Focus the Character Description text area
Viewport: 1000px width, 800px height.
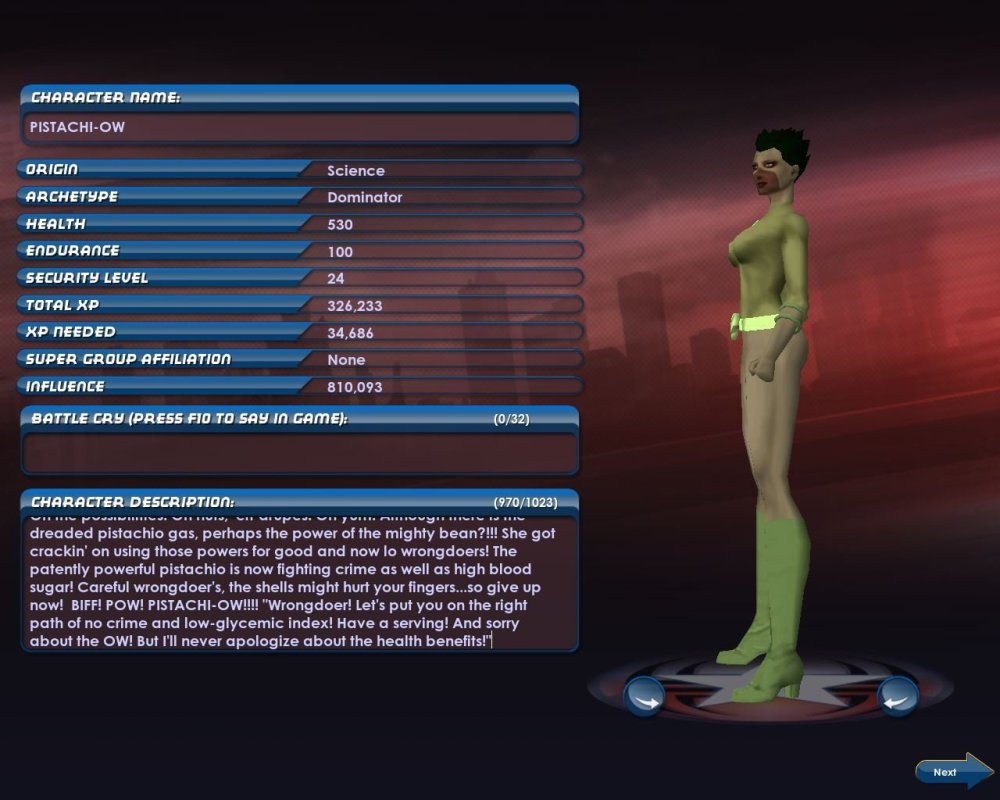coord(299,583)
